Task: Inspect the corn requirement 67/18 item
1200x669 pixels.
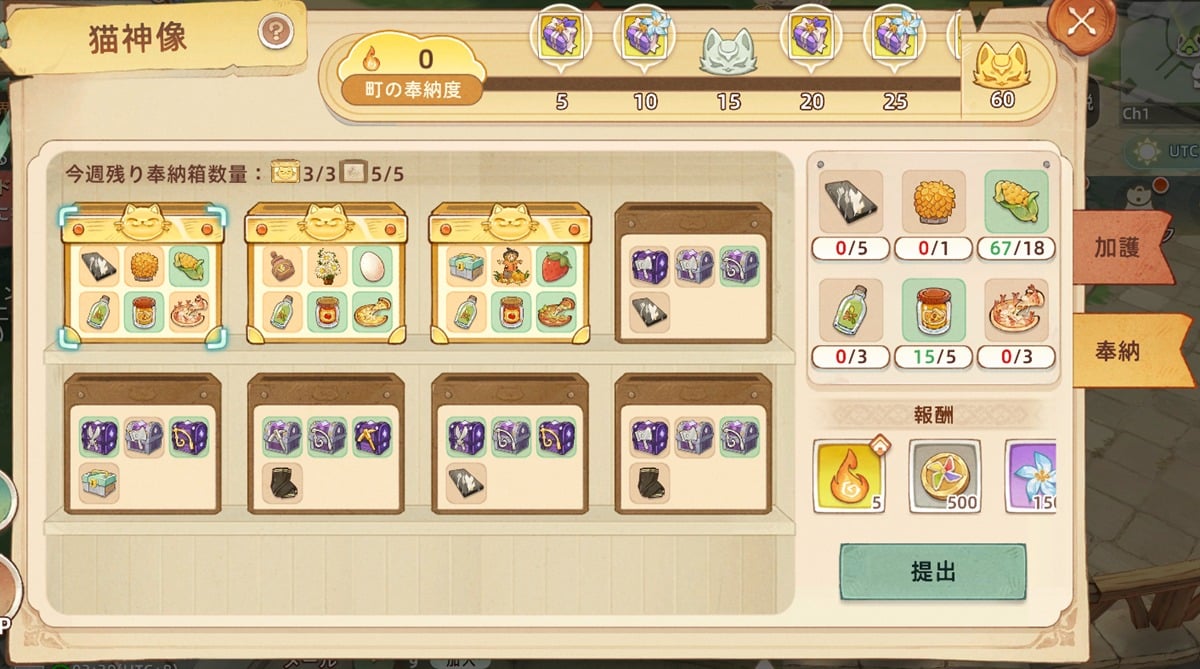Action: 1016,202
